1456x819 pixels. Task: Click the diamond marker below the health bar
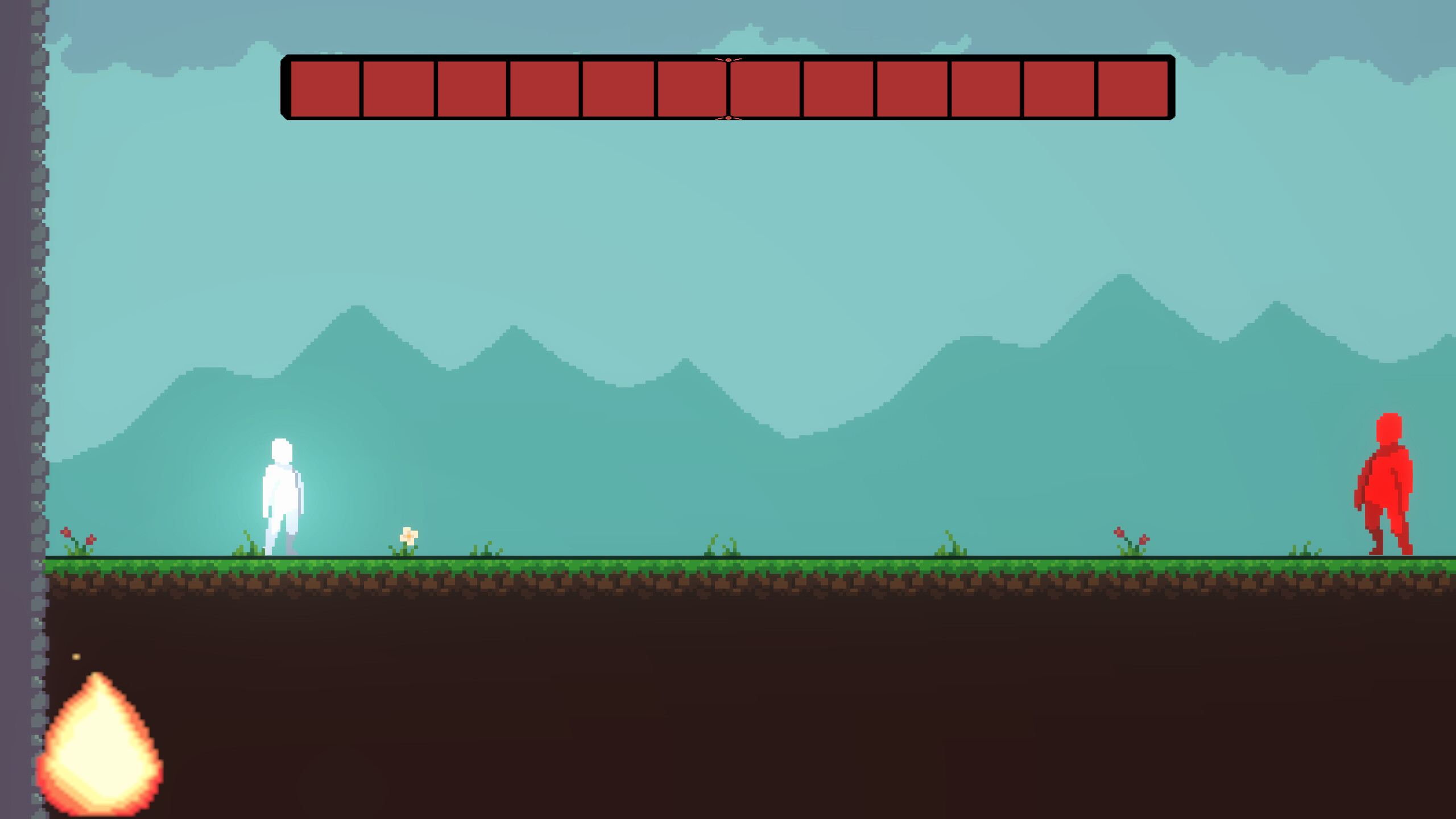[x=728, y=118]
